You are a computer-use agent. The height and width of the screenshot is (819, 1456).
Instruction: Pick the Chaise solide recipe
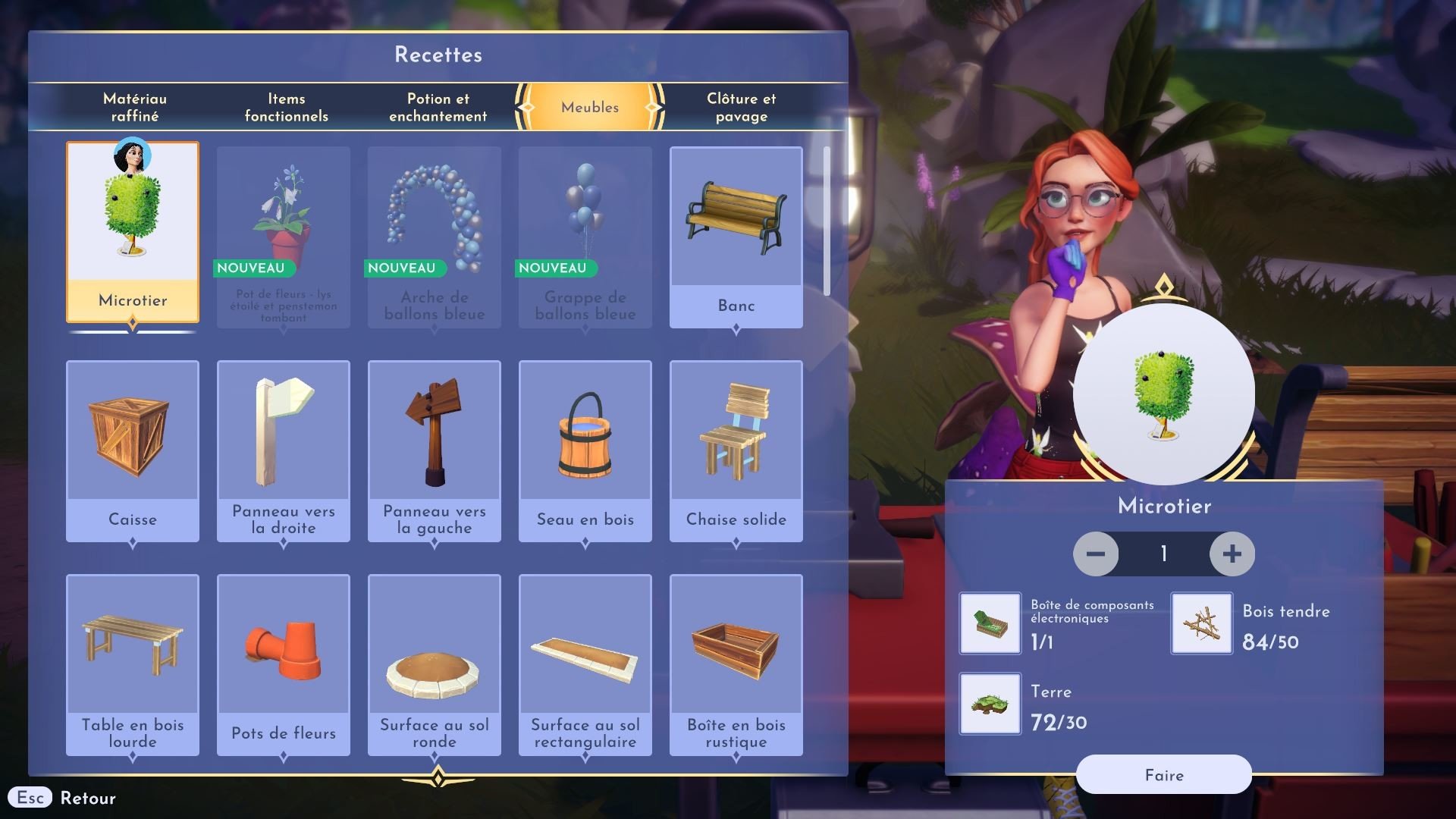(736, 450)
